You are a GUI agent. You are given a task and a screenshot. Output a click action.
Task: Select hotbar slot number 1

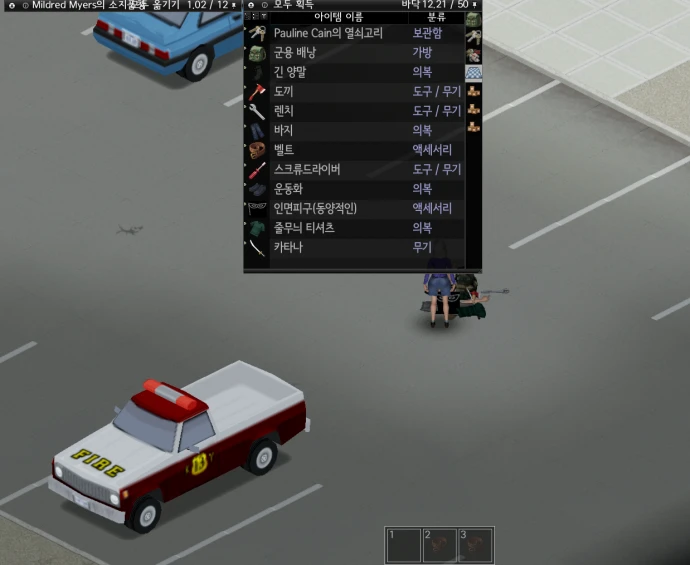tap(403, 546)
